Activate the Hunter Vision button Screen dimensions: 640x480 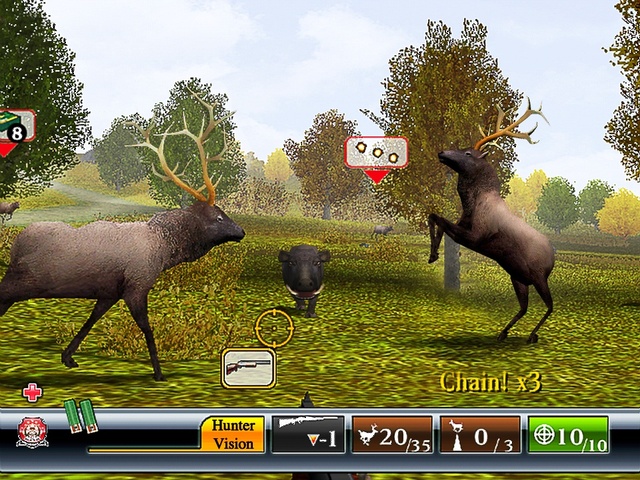233,434
